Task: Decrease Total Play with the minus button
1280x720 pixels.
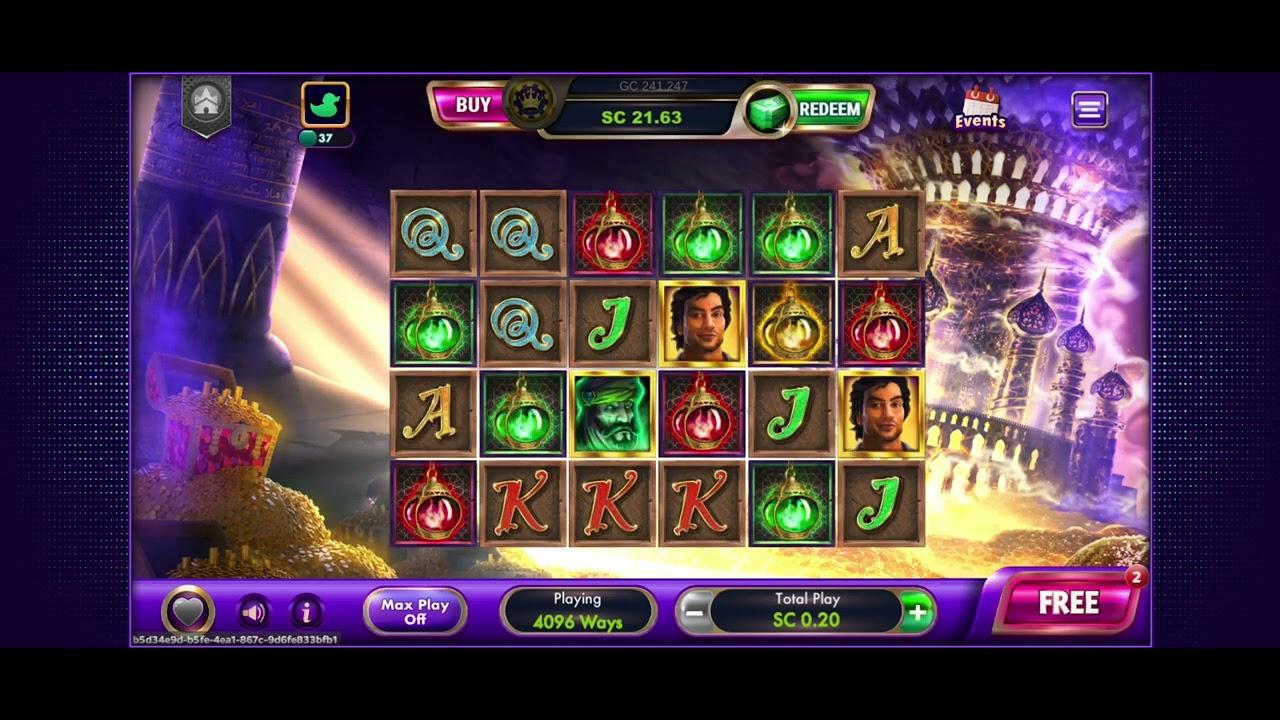Action: pyautogui.click(x=695, y=612)
